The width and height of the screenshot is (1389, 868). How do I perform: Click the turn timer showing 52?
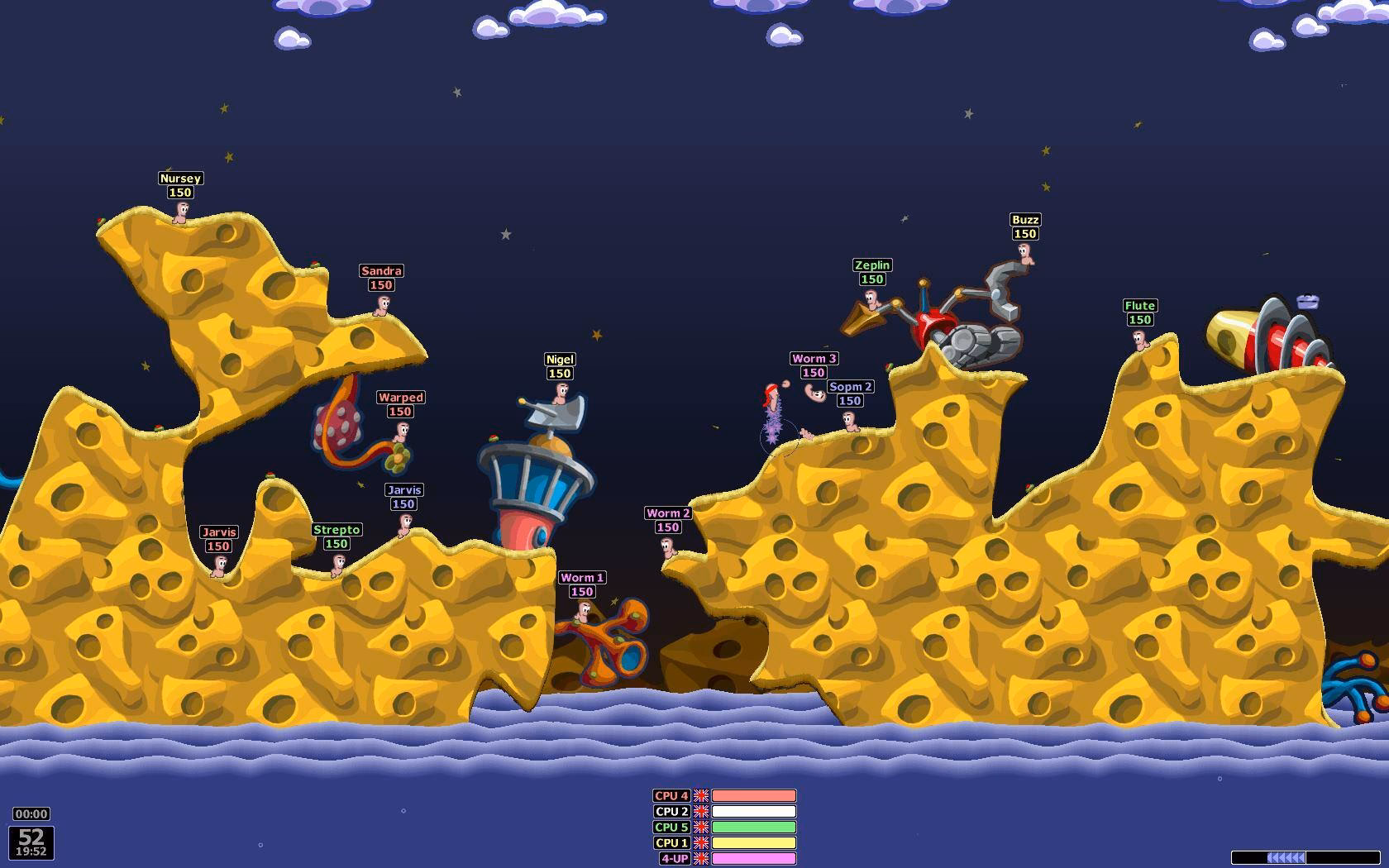(31, 839)
